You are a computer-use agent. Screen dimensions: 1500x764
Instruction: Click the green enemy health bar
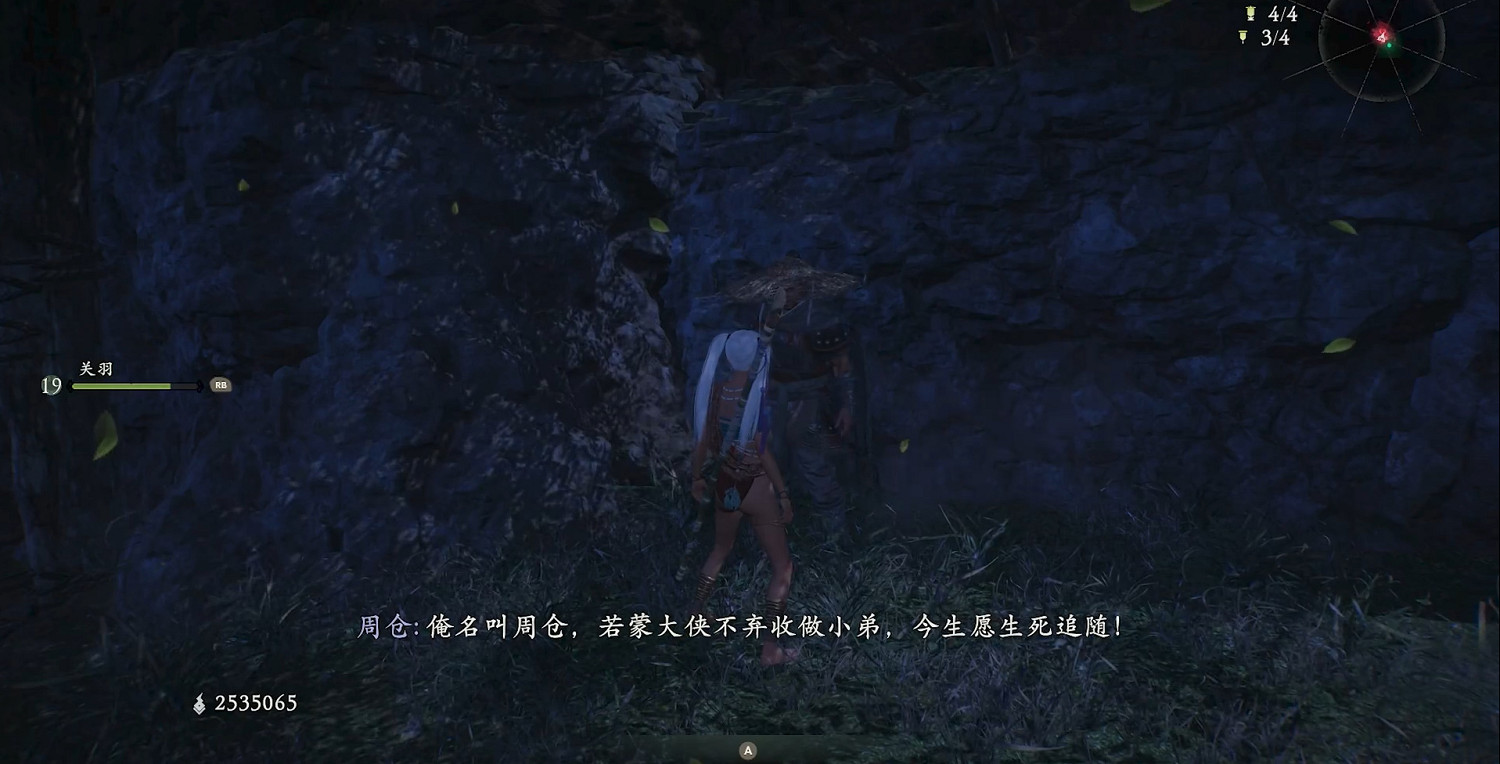120,385
